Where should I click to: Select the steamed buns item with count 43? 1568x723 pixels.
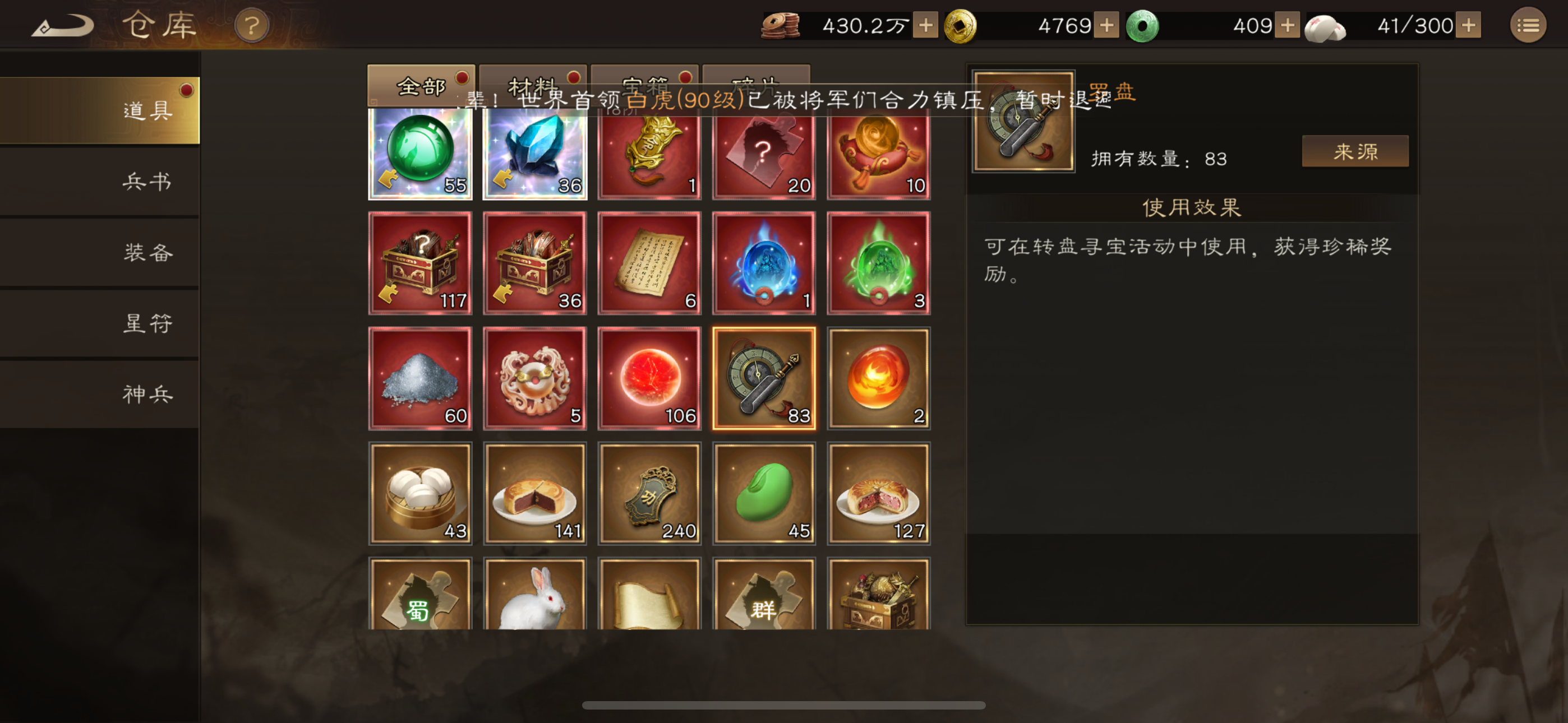point(420,493)
